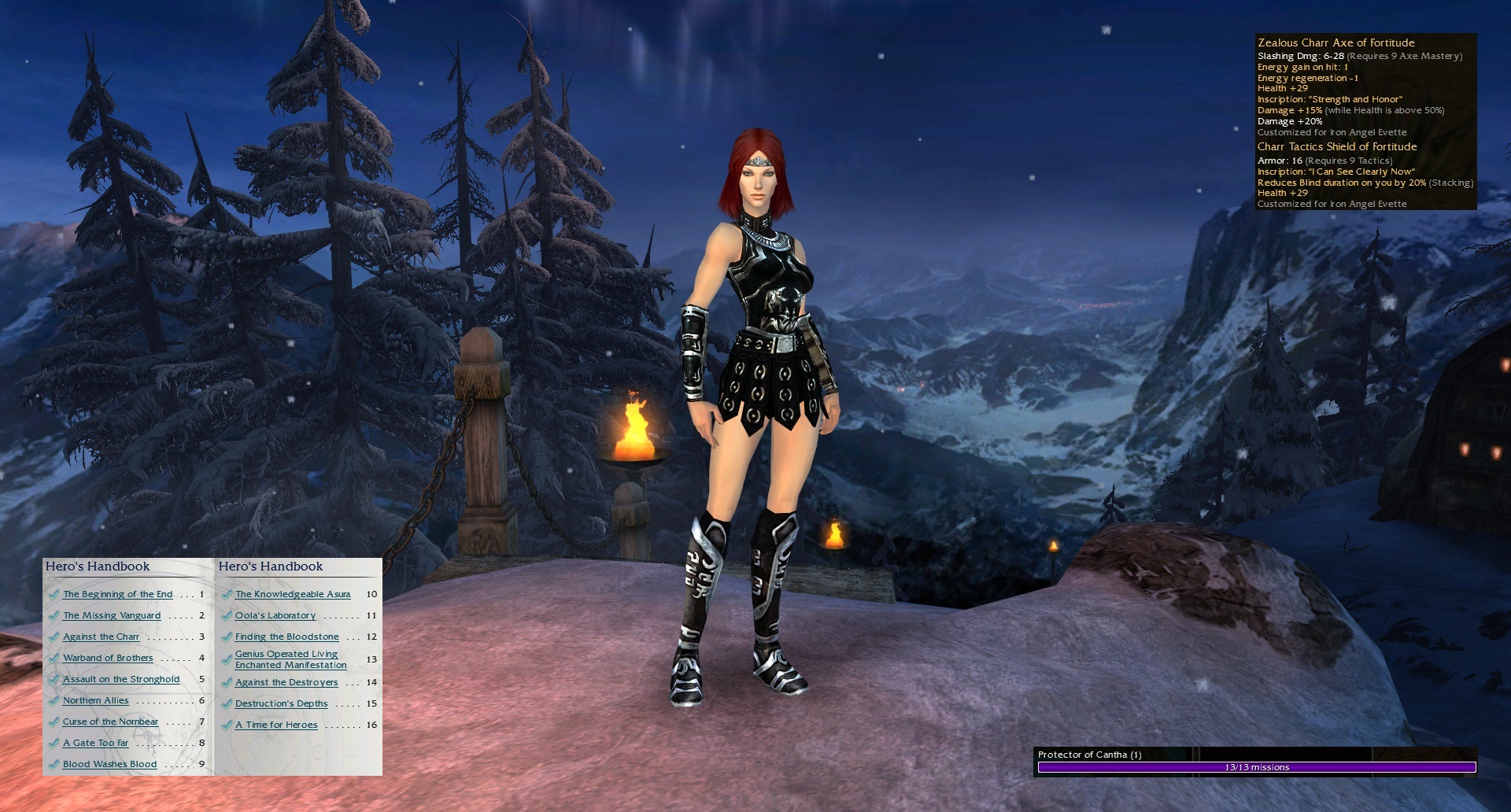The height and width of the screenshot is (812, 1511).
Task: Open Genius Operated Living Enchanted Manifestation entry
Action: pyautogui.click(x=290, y=659)
